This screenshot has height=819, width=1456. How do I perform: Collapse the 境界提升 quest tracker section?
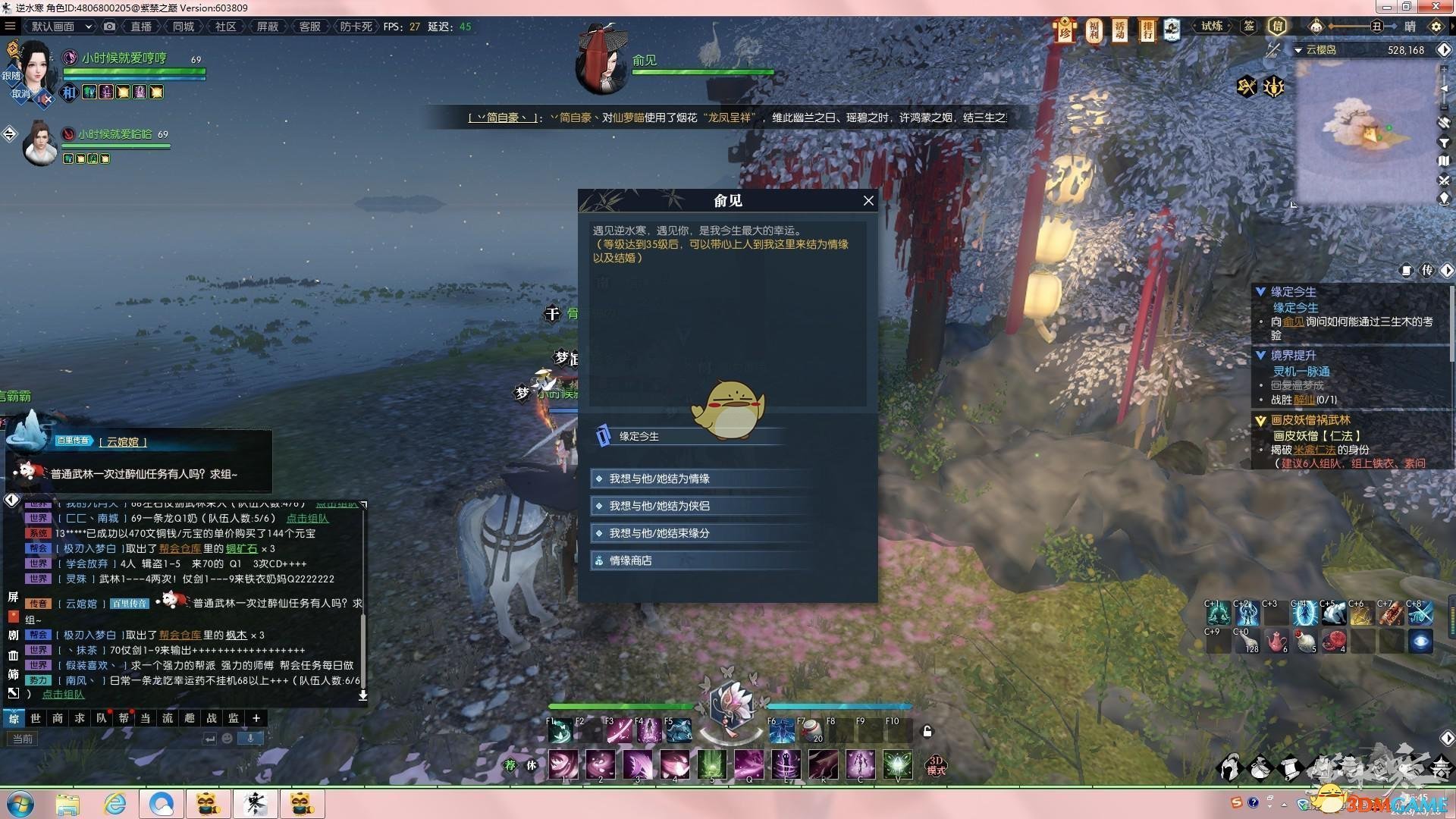[1260, 355]
